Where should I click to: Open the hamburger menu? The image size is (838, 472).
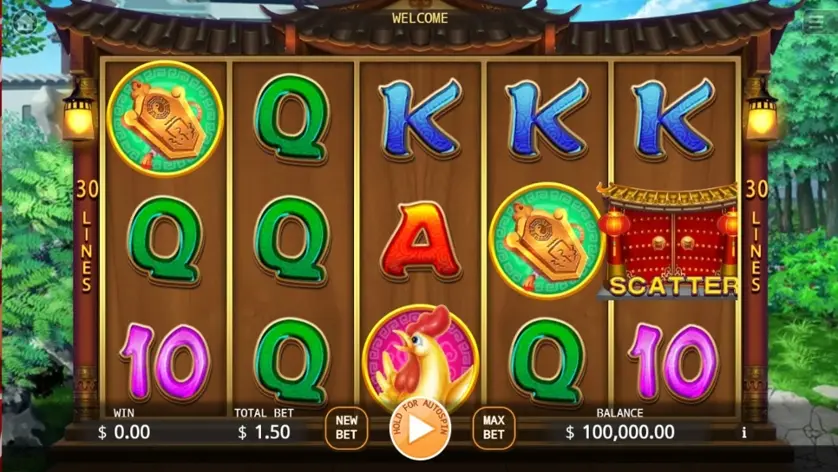(817, 22)
